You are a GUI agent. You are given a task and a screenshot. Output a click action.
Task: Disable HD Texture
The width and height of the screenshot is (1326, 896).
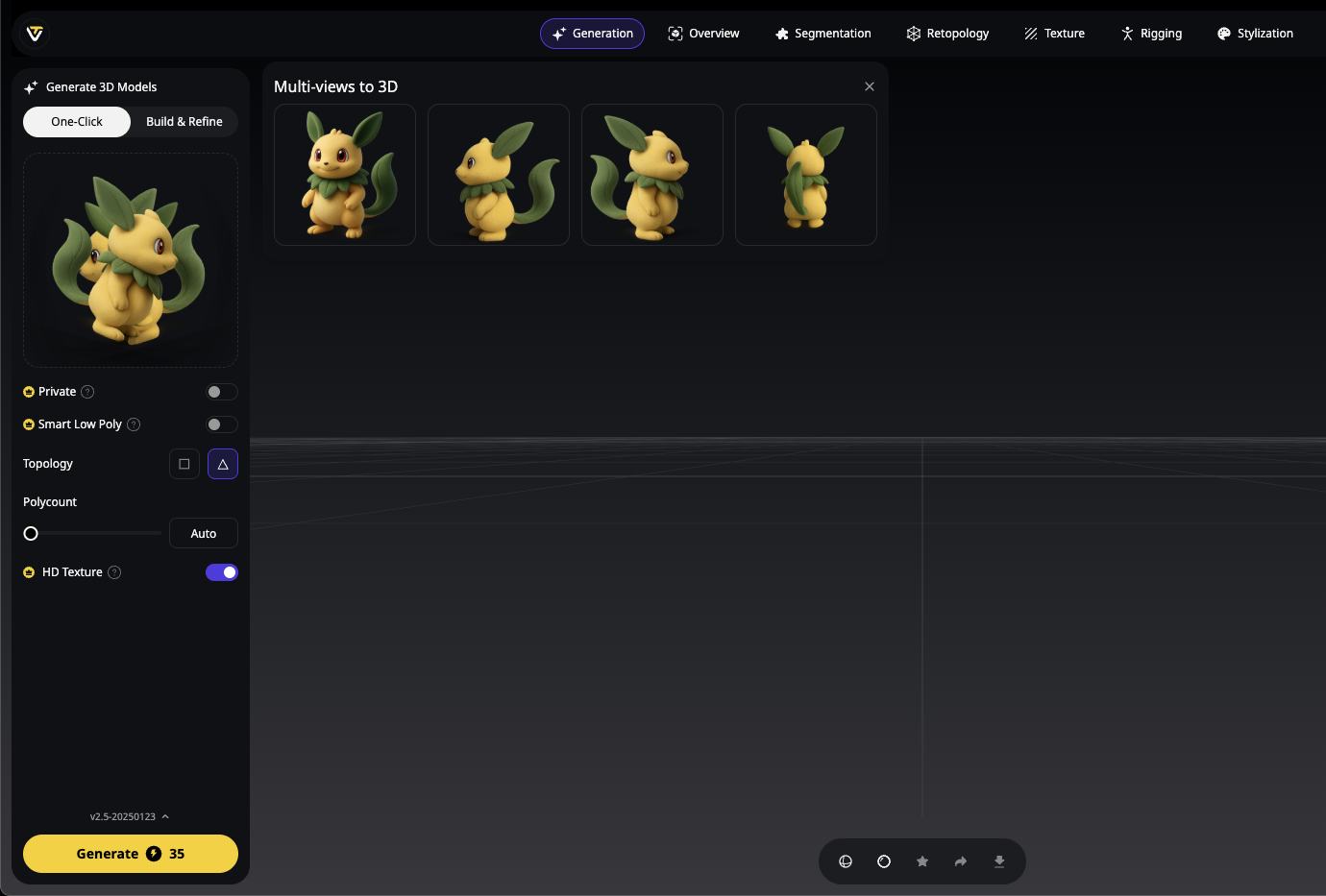click(222, 571)
